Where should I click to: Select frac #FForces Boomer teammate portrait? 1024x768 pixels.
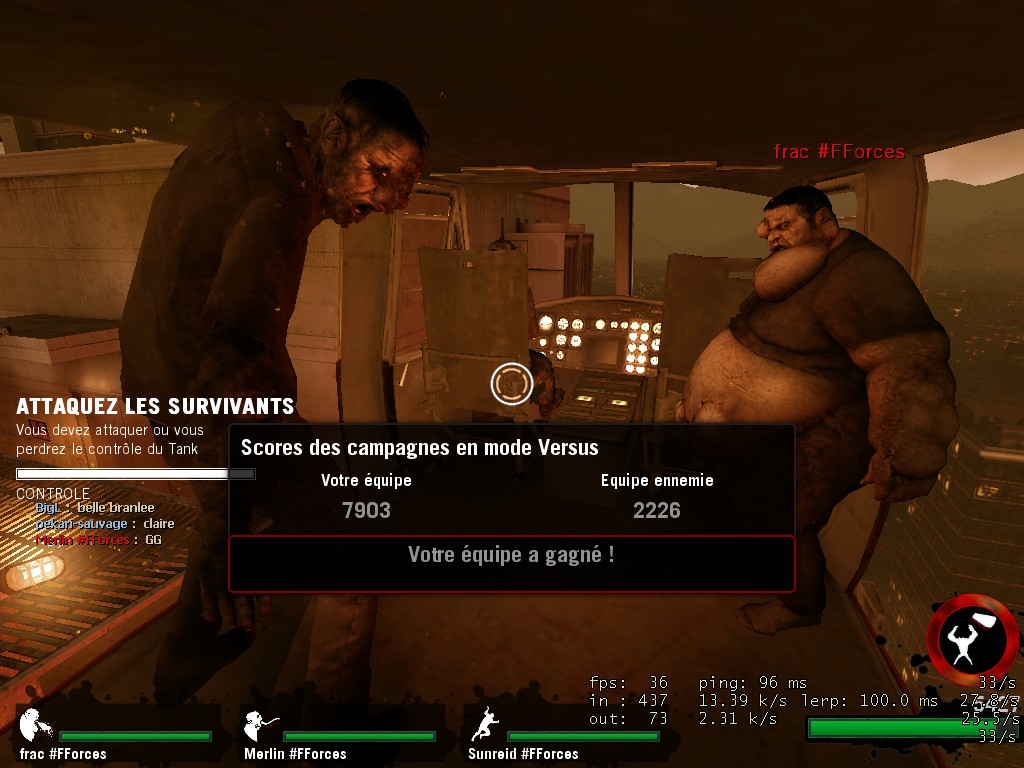[32, 725]
